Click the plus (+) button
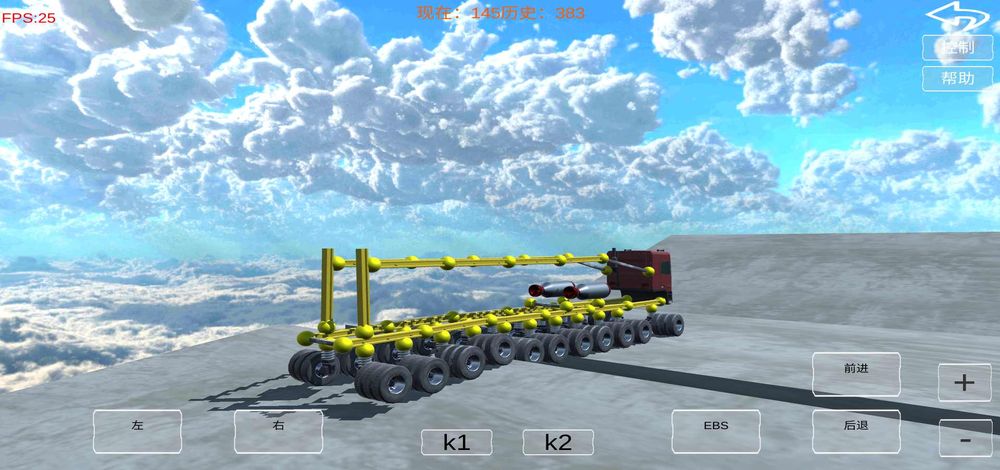The width and height of the screenshot is (1000, 470). point(964,382)
